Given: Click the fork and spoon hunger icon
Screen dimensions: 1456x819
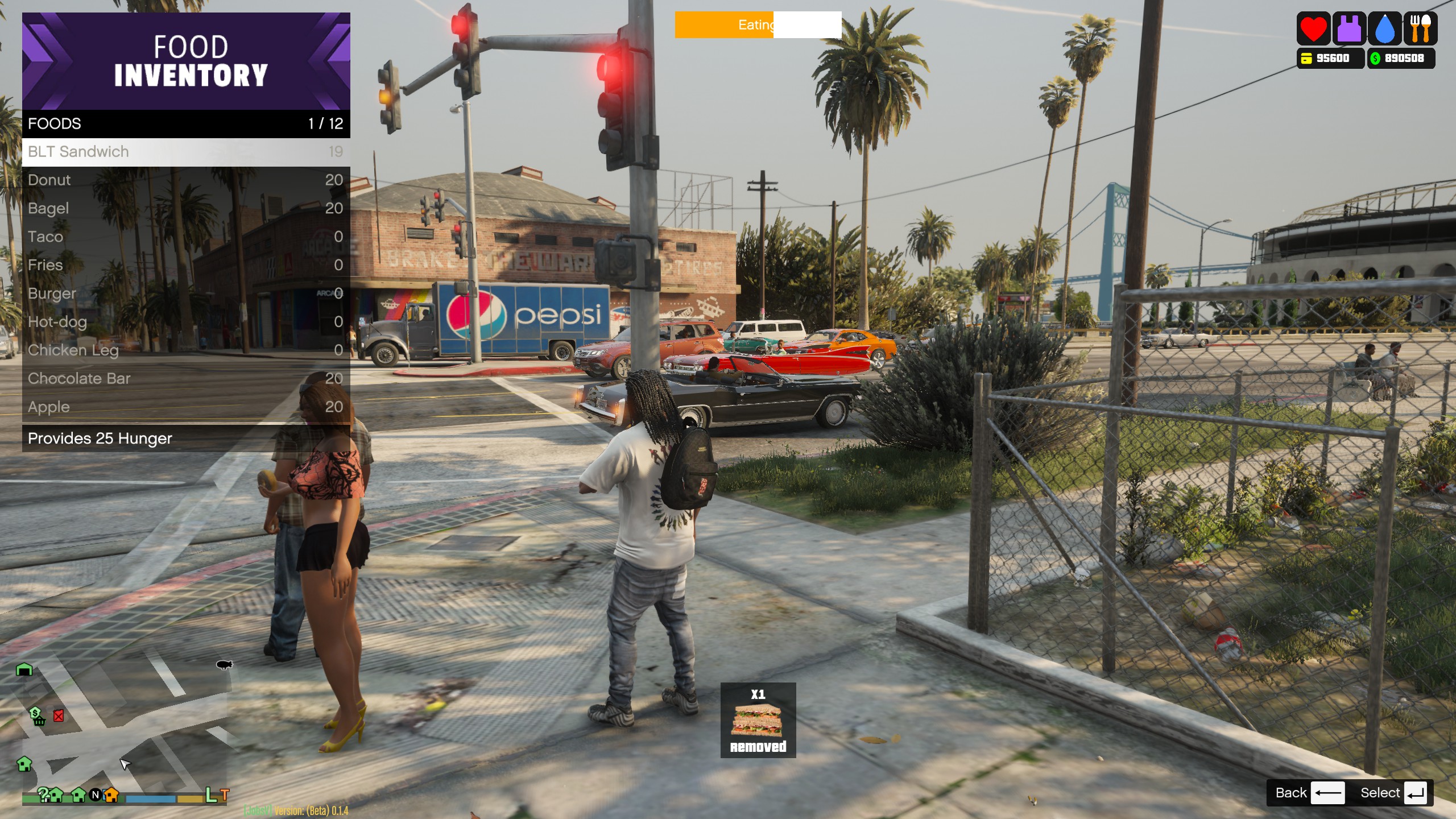Looking at the screenshot, I should [1420, 29].
